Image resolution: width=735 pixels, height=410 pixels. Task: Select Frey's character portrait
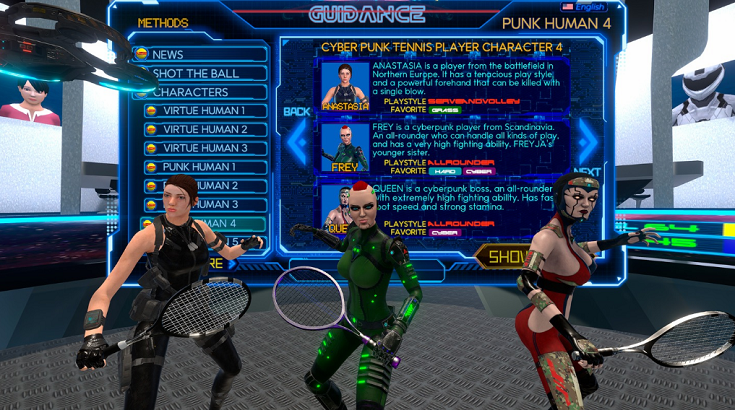pyautogui.click(x=345, y=147)
